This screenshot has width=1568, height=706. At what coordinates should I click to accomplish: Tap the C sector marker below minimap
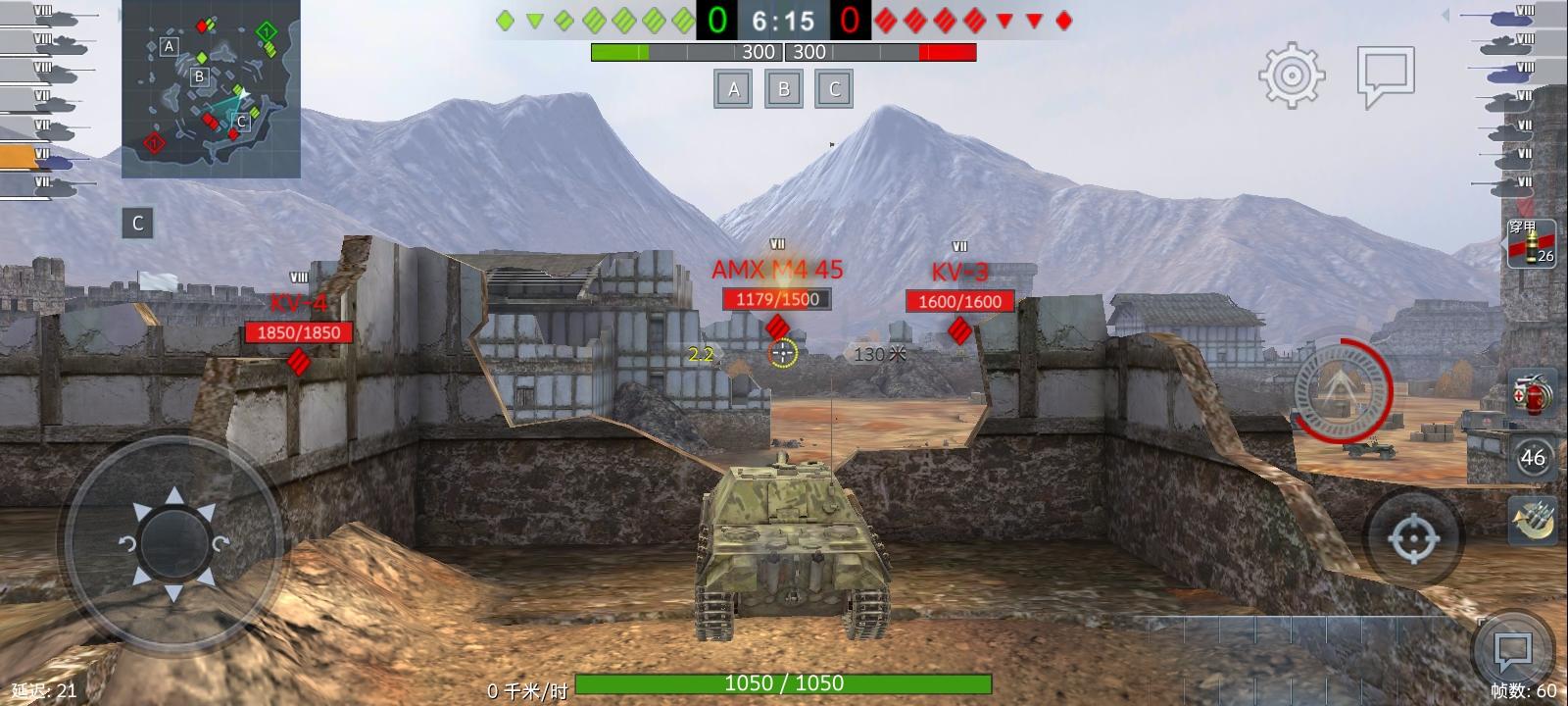(x=136, y=222)
